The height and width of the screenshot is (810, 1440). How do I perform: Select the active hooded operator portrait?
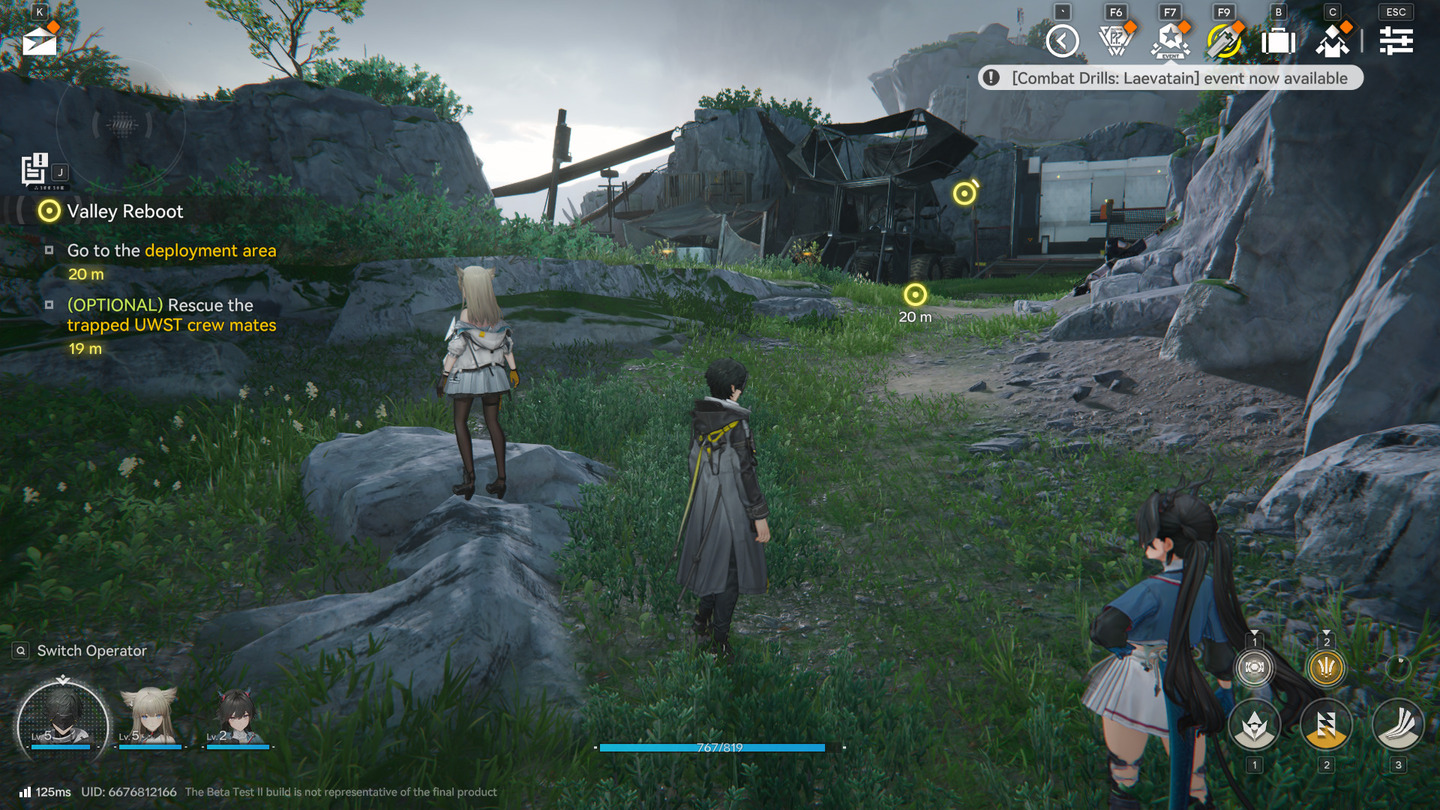pos(62,716)
